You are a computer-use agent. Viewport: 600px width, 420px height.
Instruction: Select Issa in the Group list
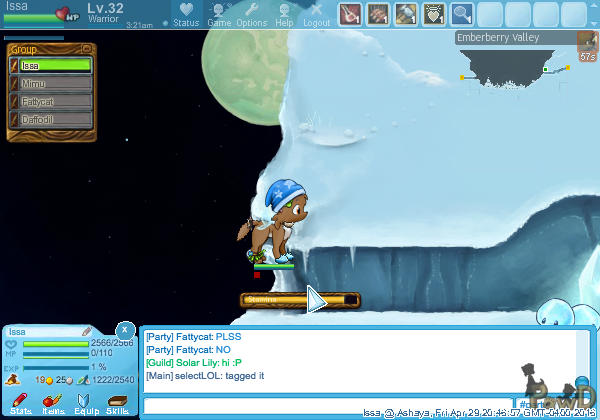point(56,65)
